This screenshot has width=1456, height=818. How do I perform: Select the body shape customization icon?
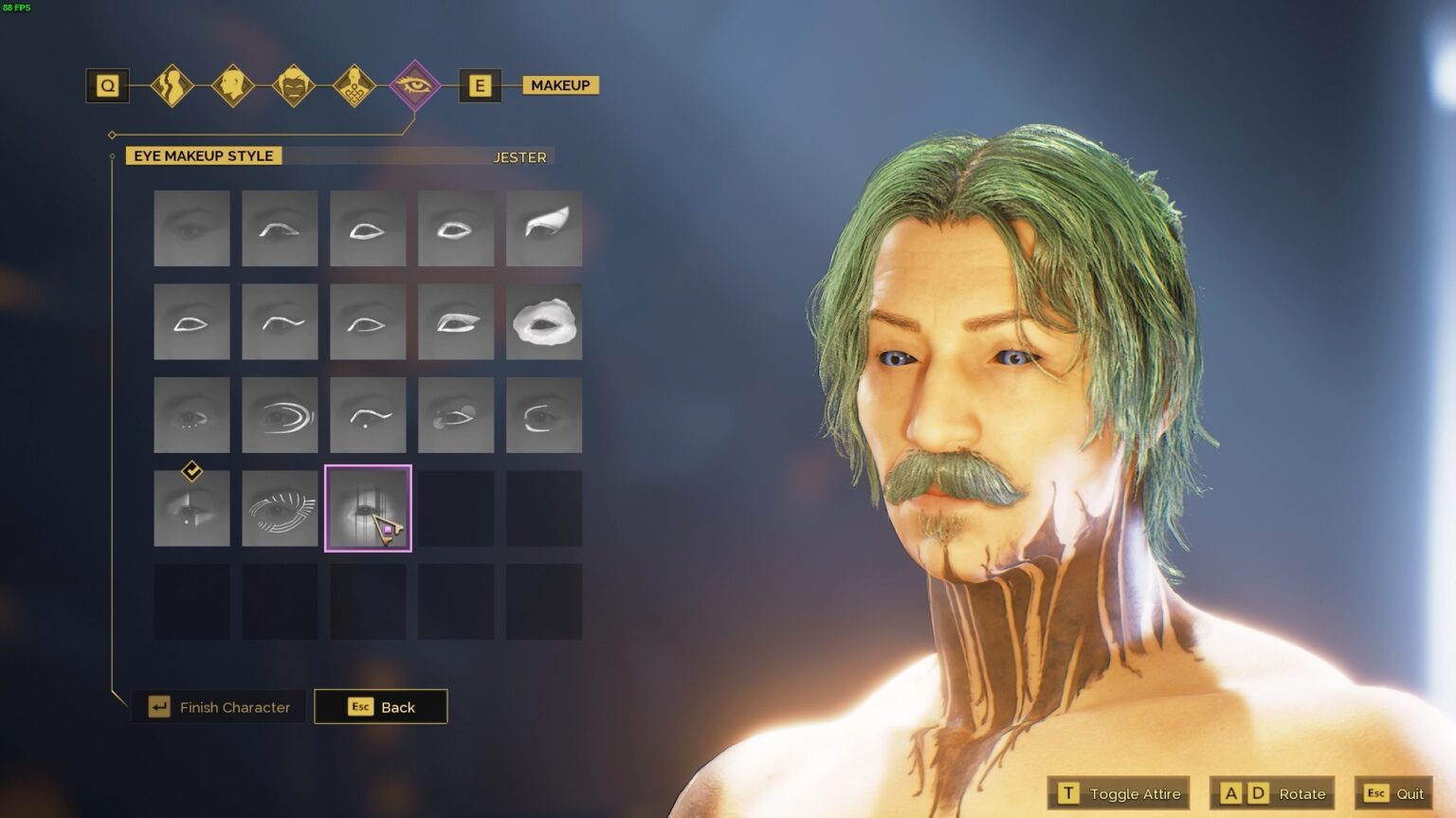(x=173, y=84)
